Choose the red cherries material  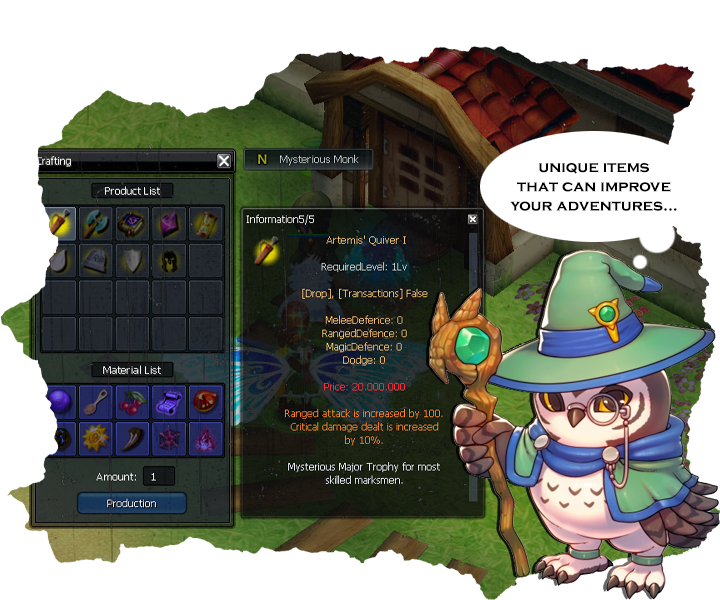click(132, 402)
